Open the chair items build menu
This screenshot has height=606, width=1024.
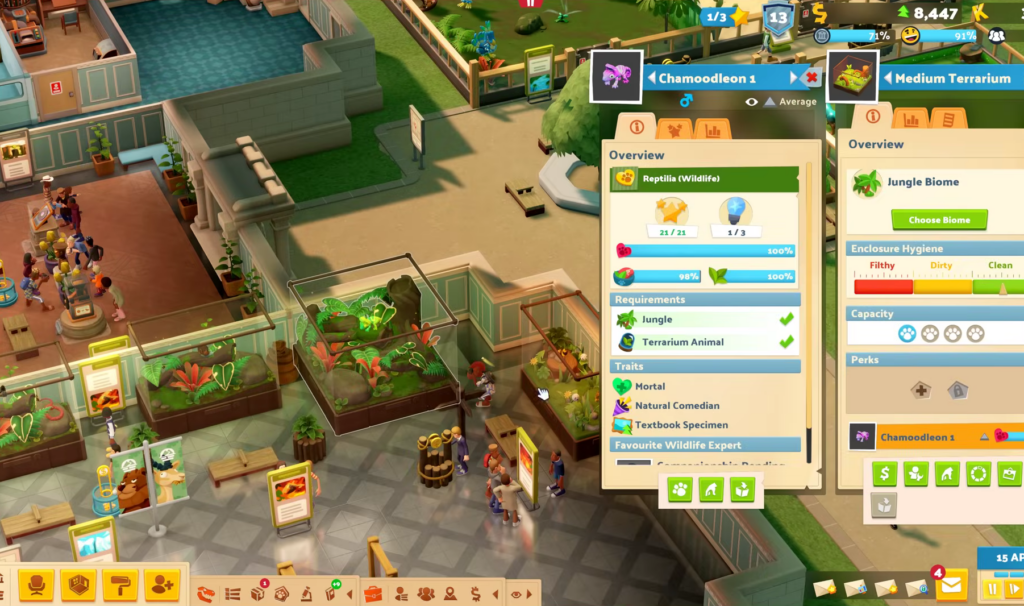tap(38, 584)
